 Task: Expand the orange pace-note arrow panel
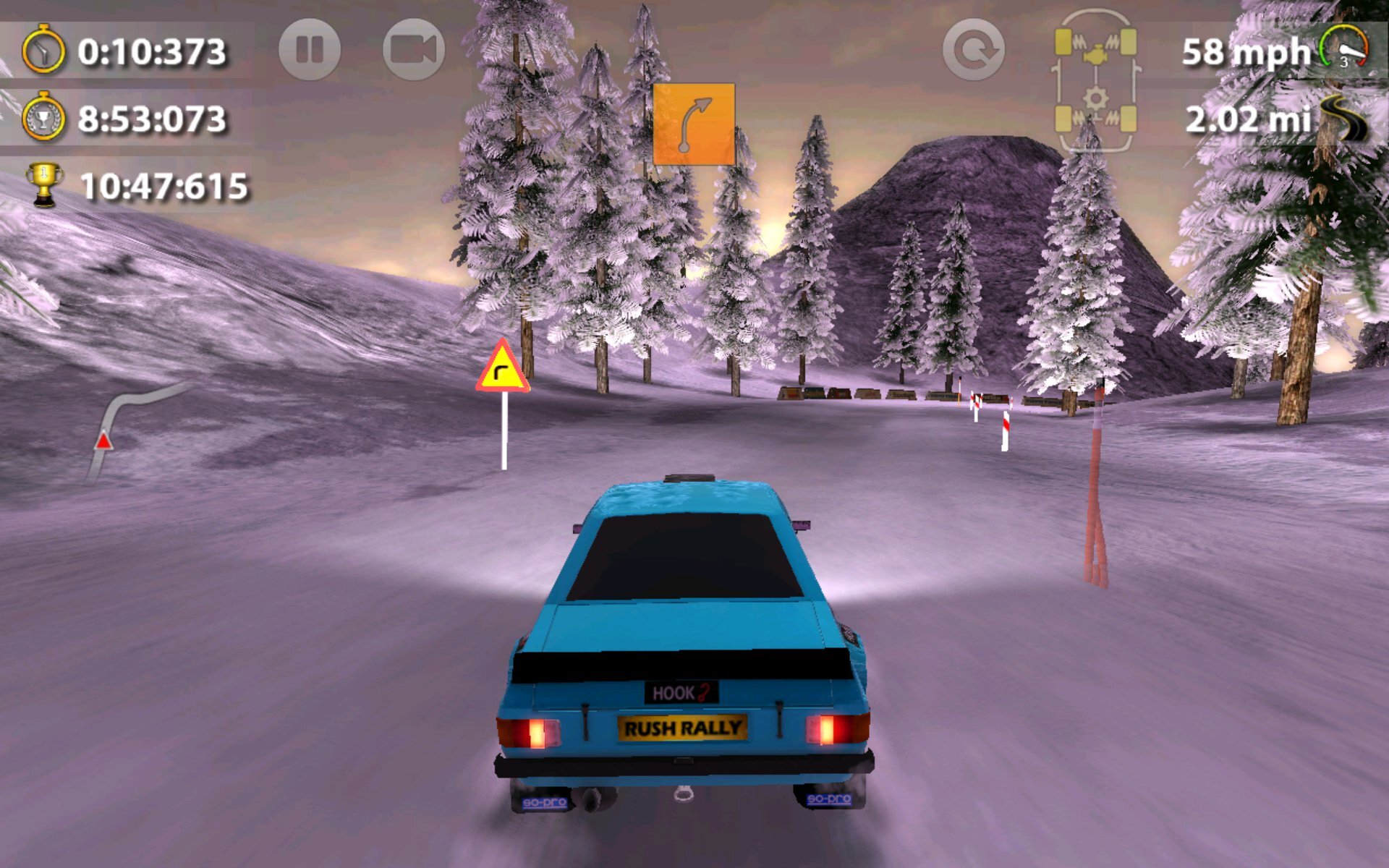click(x=693, y=124)
